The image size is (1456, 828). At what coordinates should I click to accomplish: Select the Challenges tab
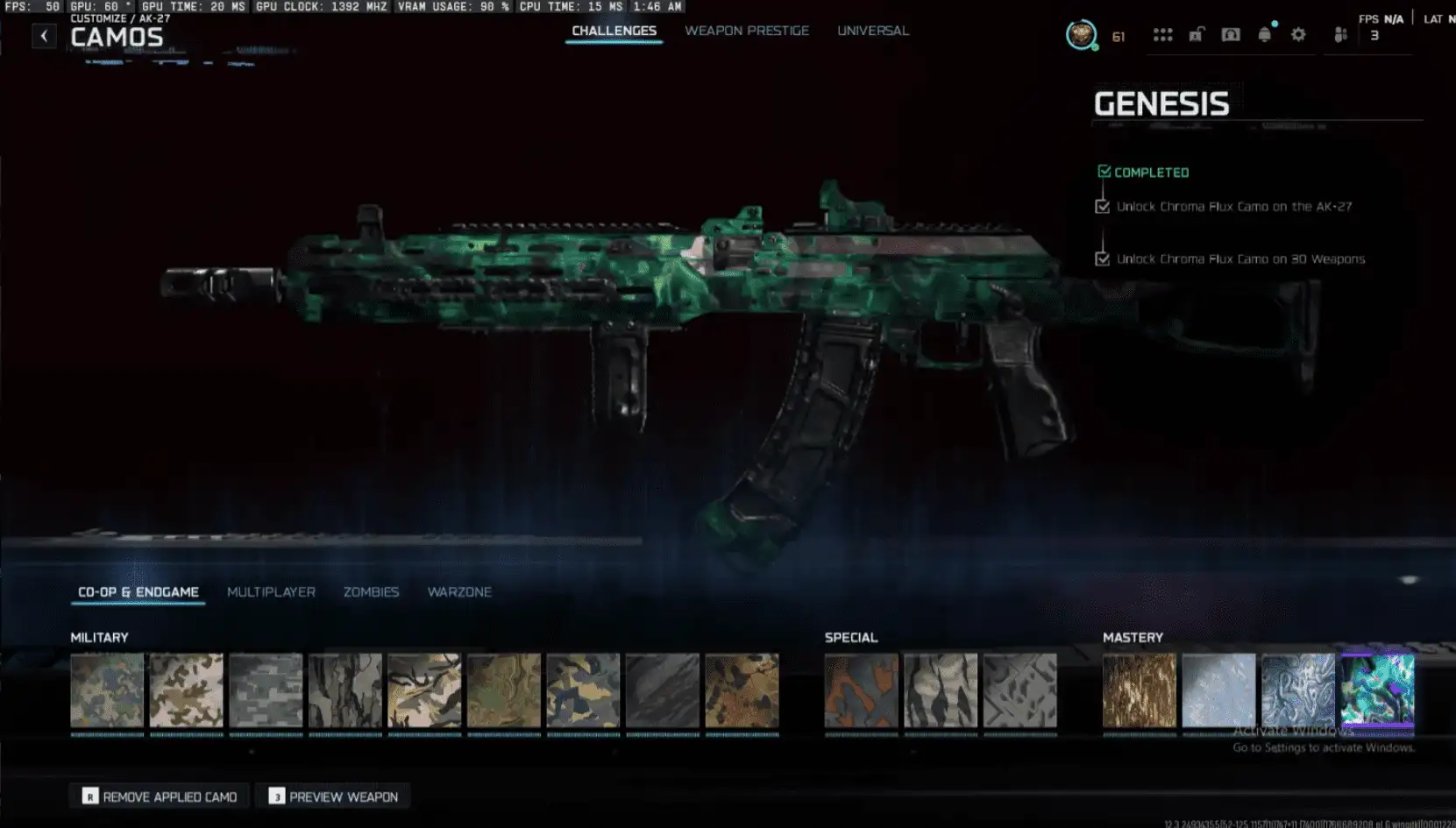[x=614, y=31]
